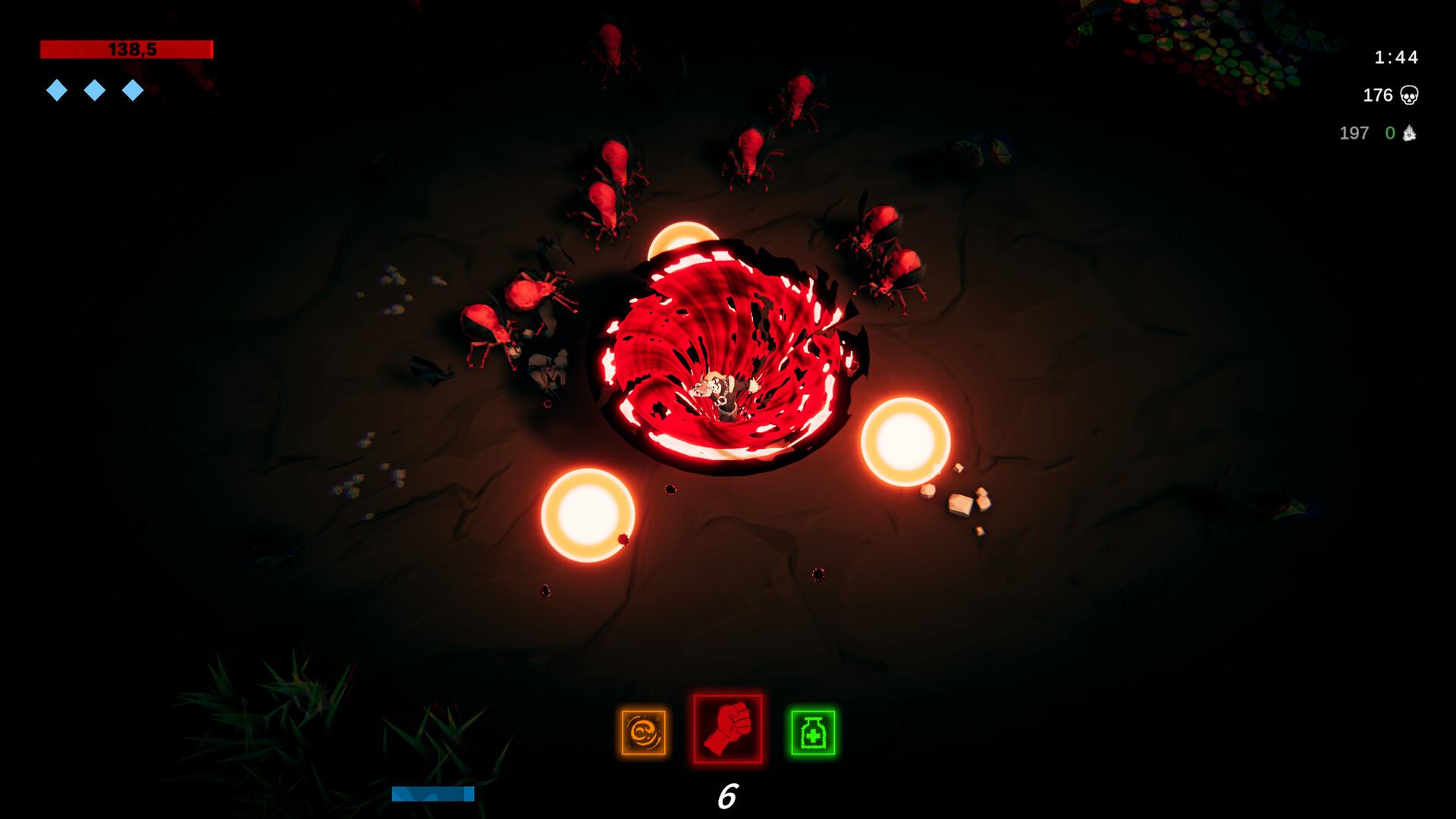
Task: Click the health bar showing 138,5
Action: [125, 49]
